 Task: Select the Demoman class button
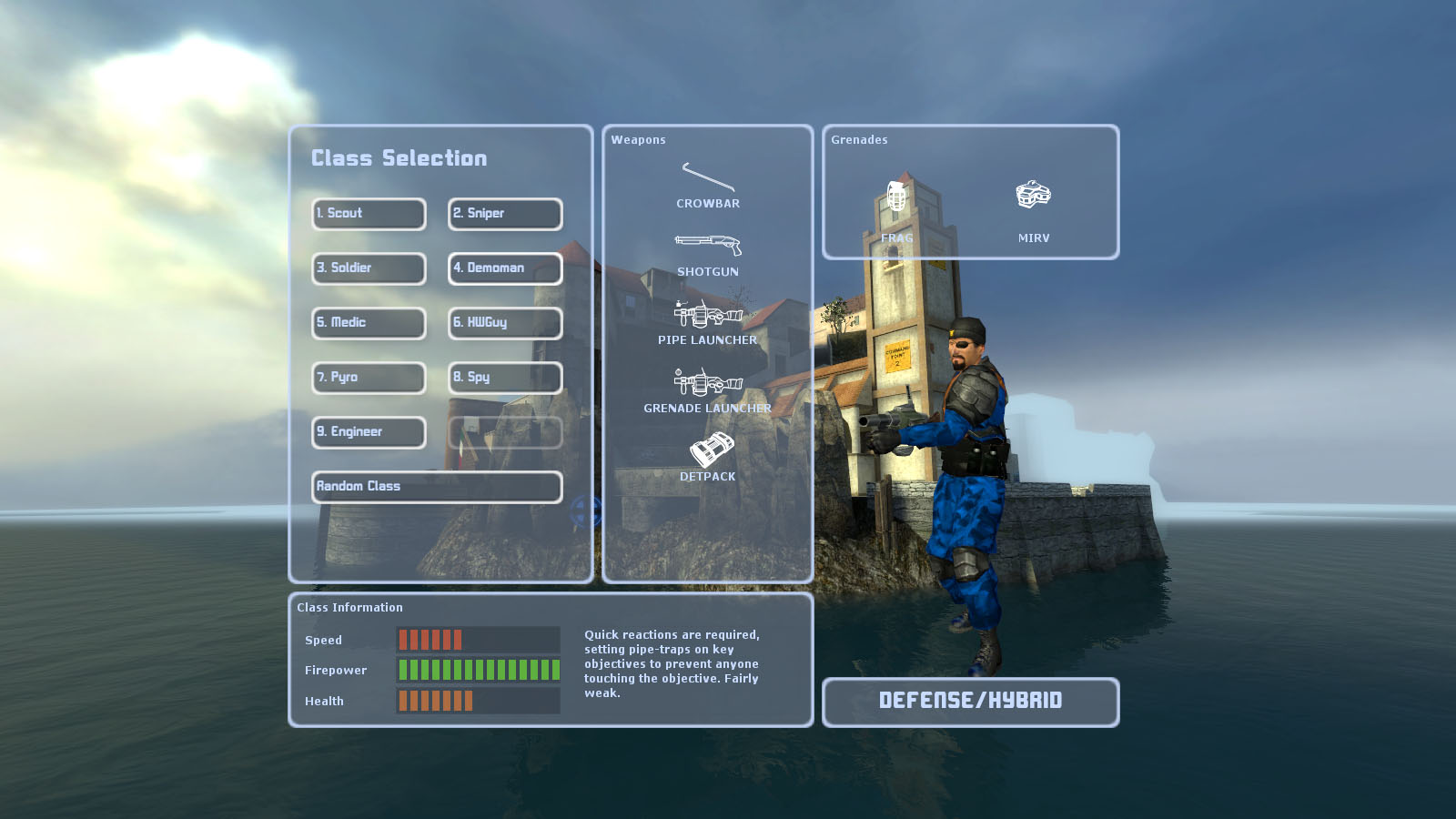(x=505, y=268)
